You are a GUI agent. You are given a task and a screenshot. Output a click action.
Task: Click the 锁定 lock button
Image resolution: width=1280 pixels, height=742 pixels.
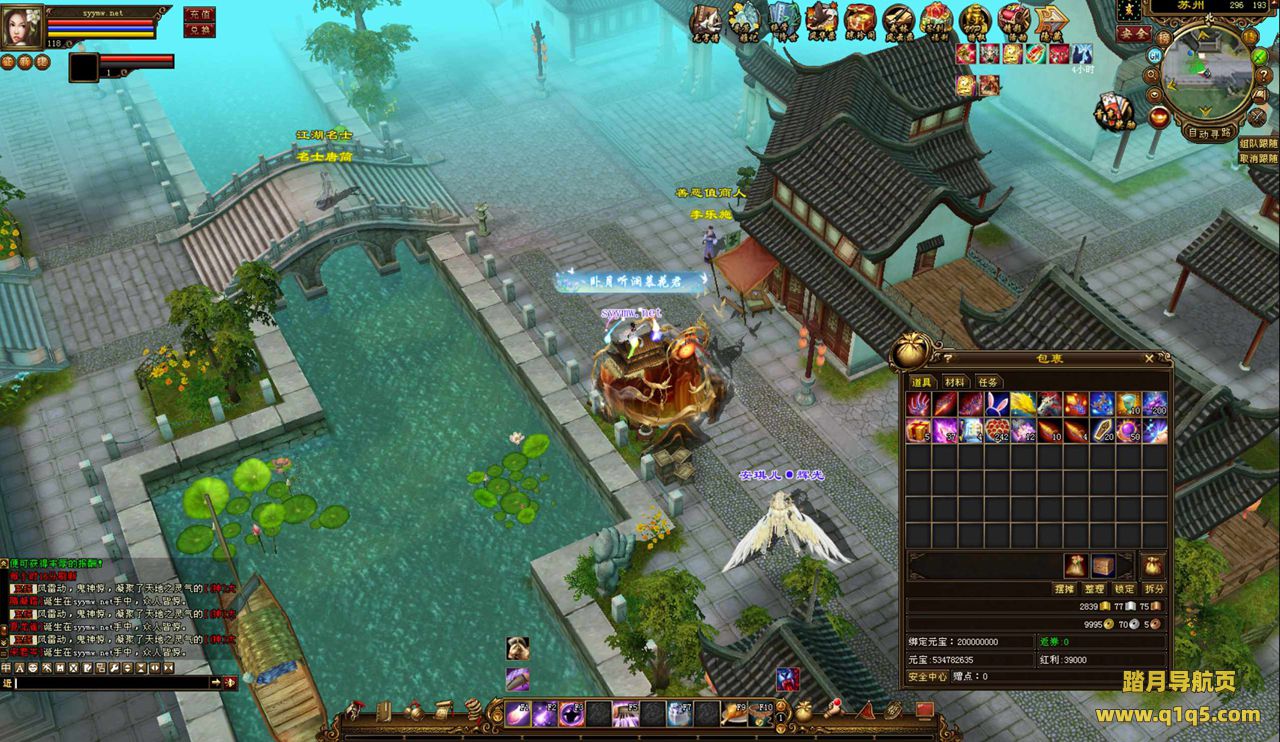1124,589
